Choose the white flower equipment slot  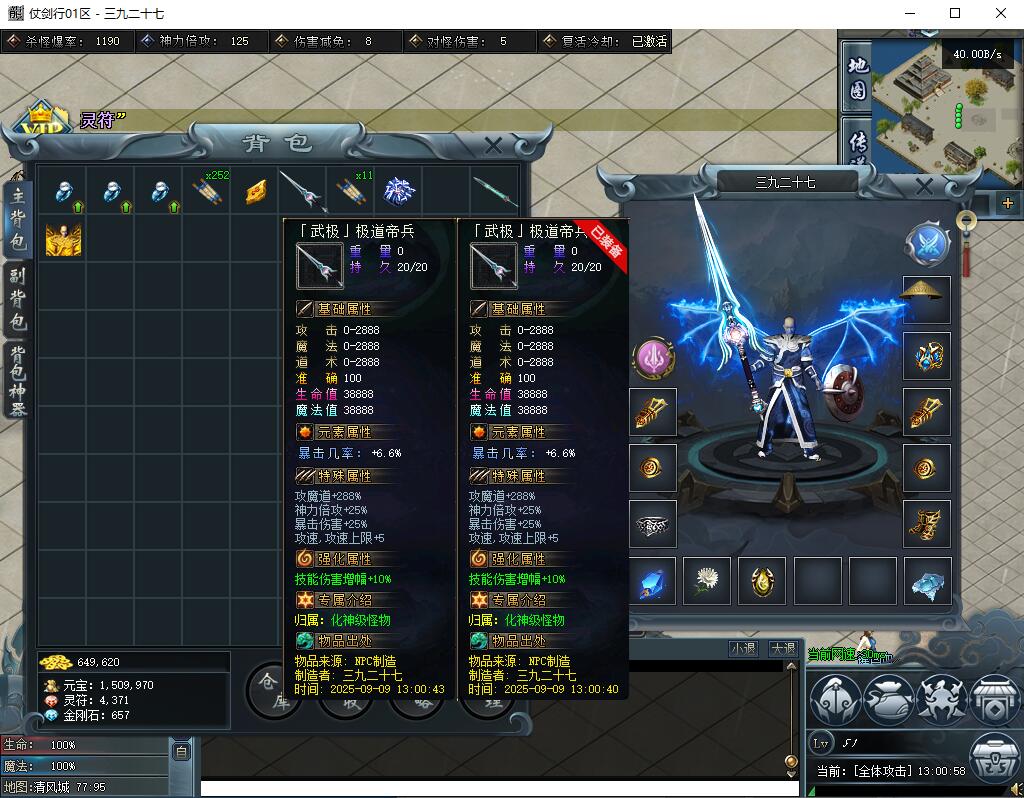[707, 581]
